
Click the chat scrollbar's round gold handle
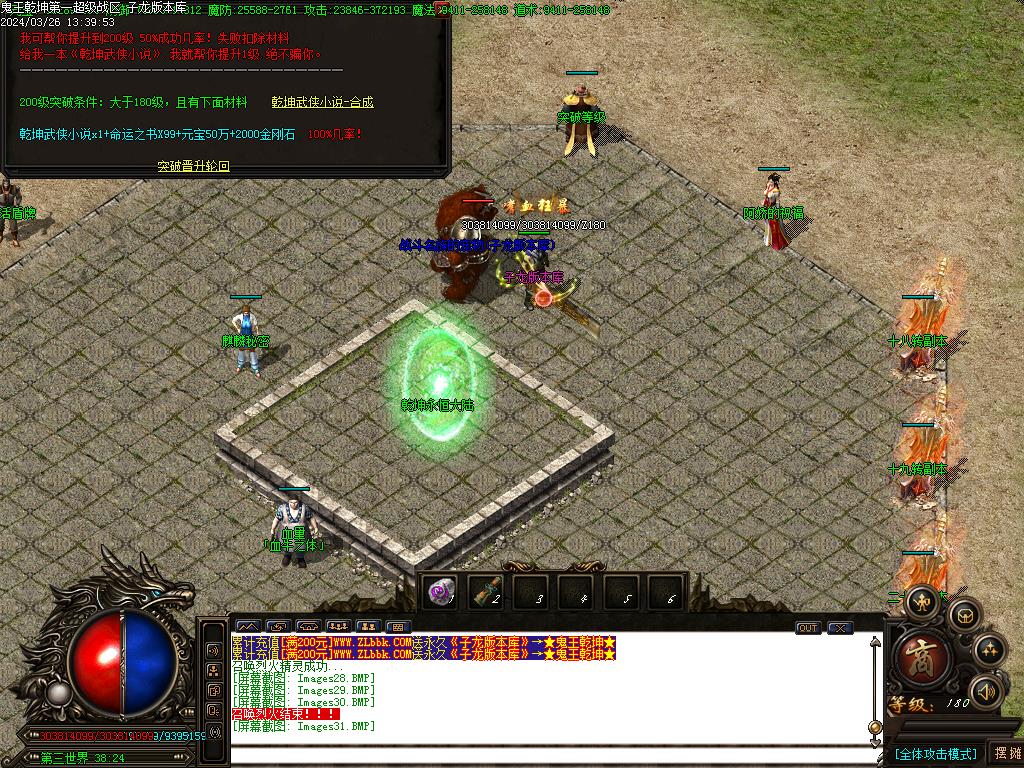[x=875, y=727]
